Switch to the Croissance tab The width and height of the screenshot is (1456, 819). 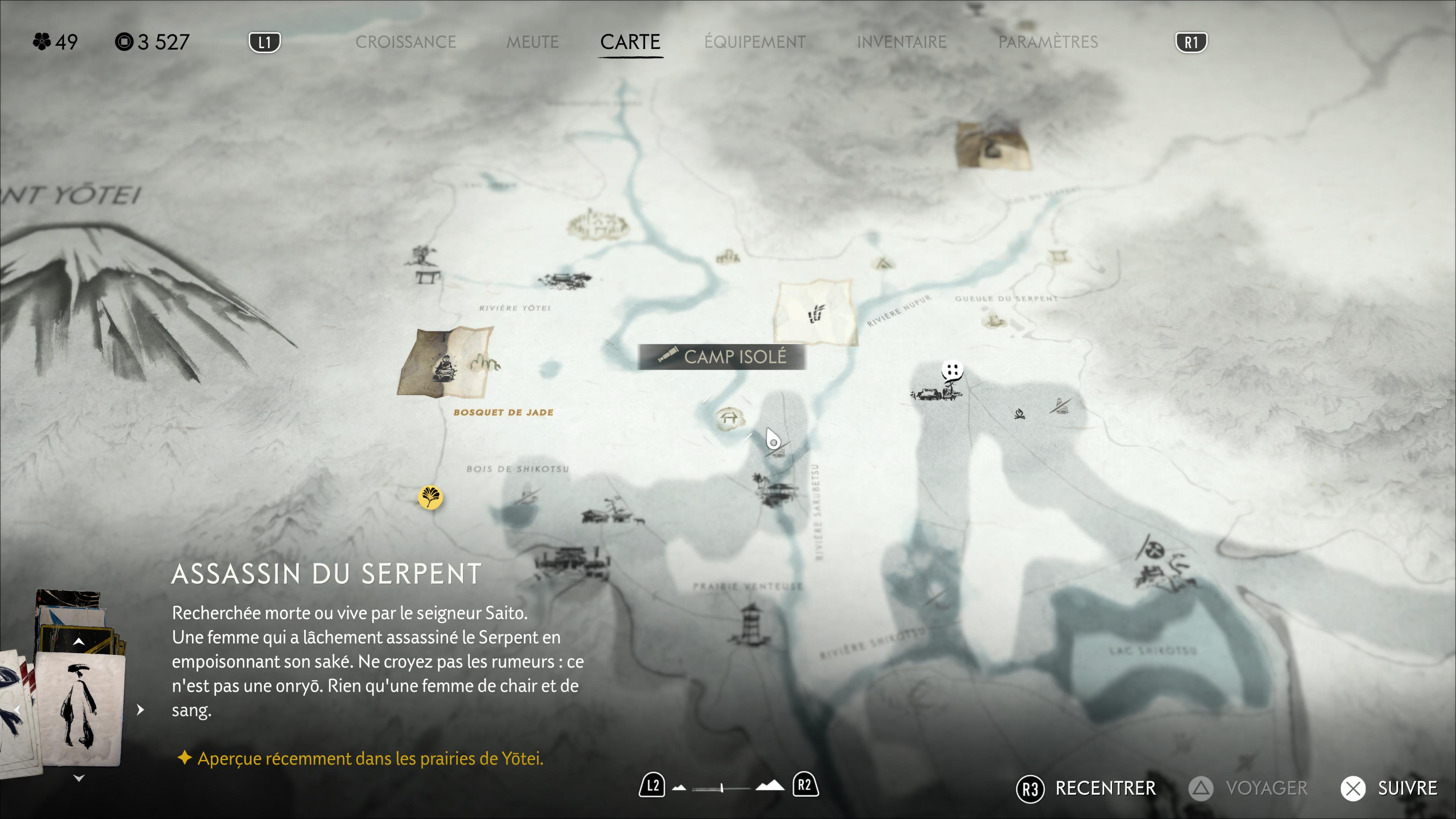coord(405,42)
